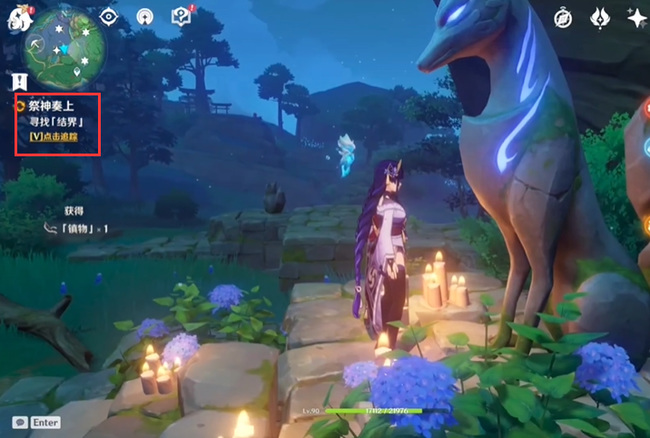Open the wish star icon
The width and height of the screenshot is (650, 438).
coord(636,16)
